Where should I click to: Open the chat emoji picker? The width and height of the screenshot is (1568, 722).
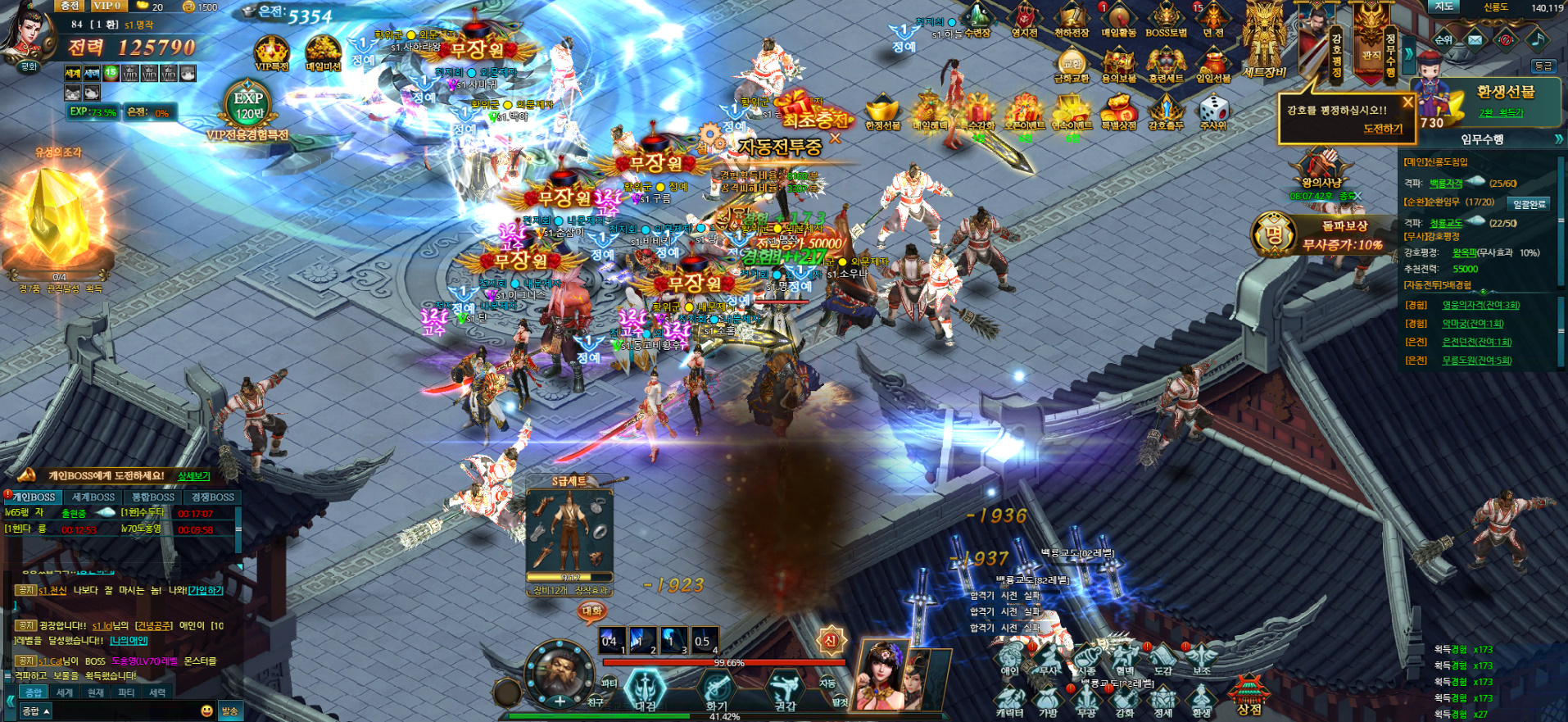point(206,711)
